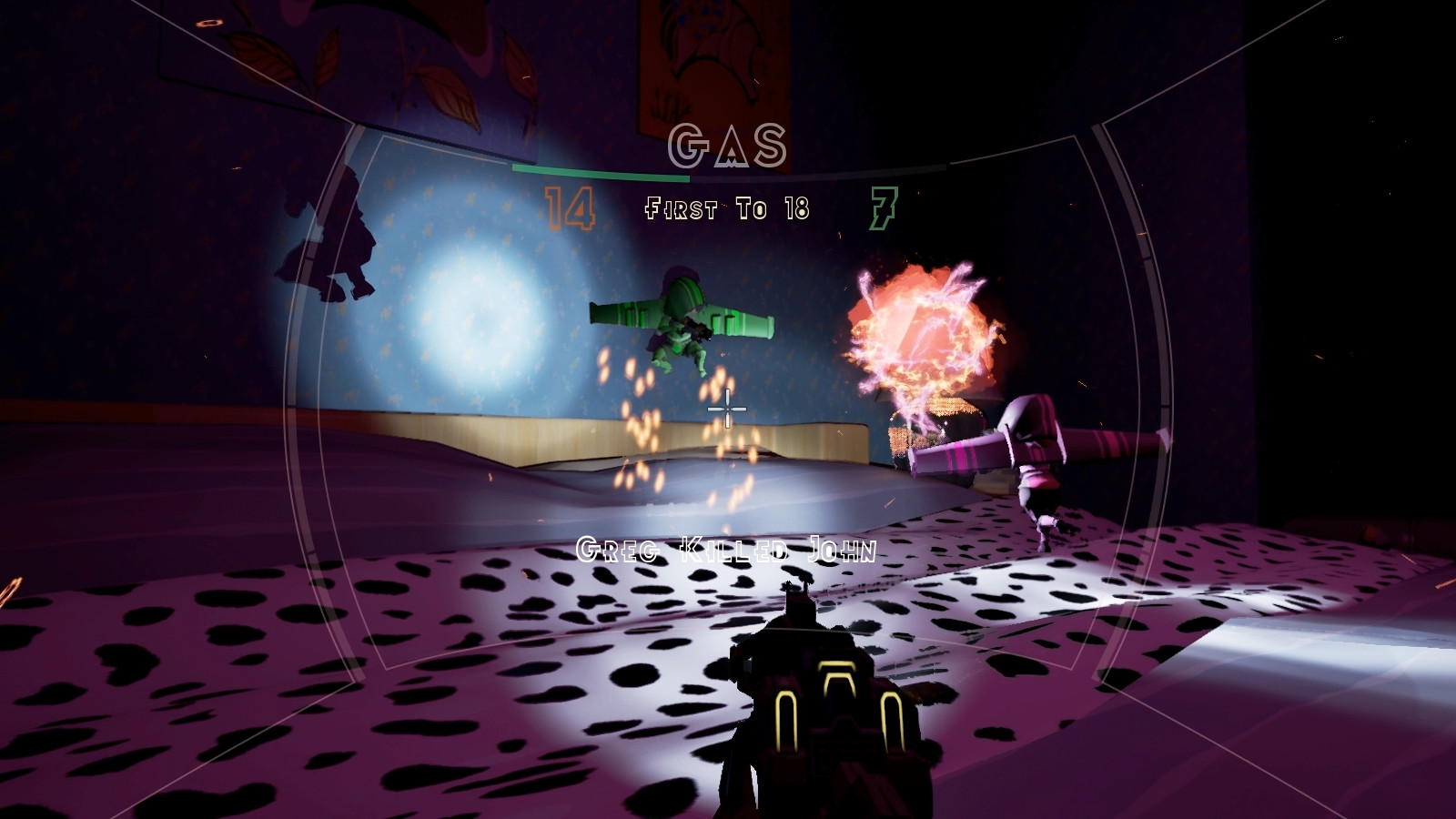
Task: Click the green score number 7
Action: pos(884,207)
